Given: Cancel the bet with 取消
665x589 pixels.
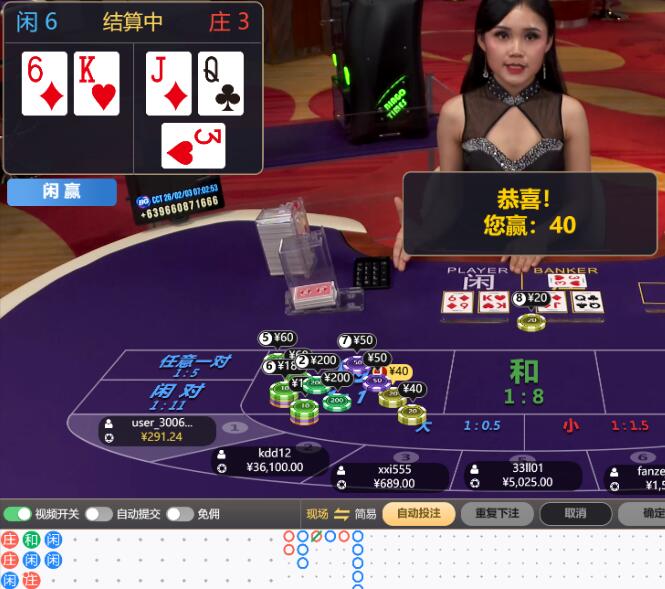Looking at the screenshot, I should 575,514.
